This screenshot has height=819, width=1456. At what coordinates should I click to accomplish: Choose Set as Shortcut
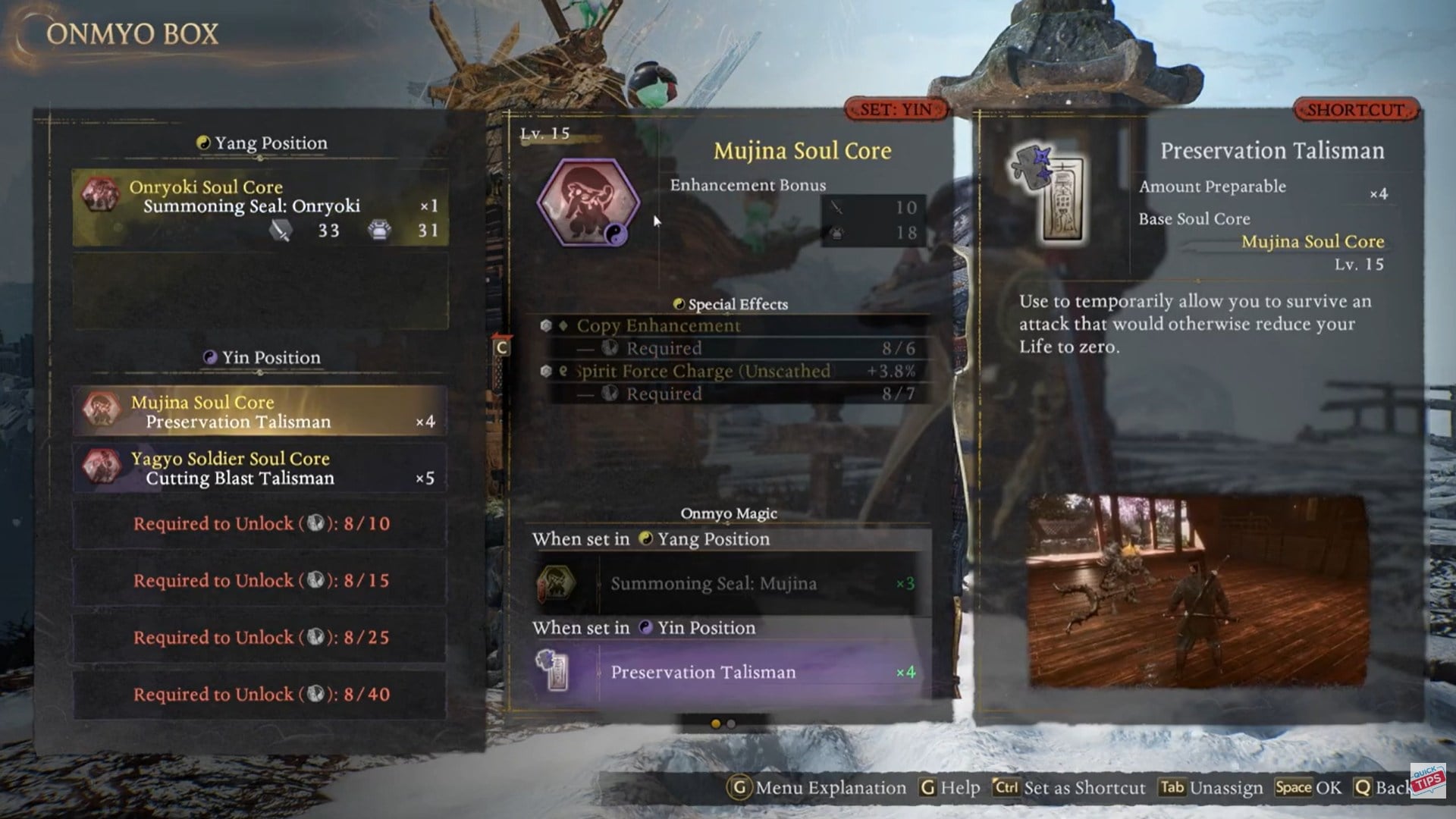[x=1070, y=788]
